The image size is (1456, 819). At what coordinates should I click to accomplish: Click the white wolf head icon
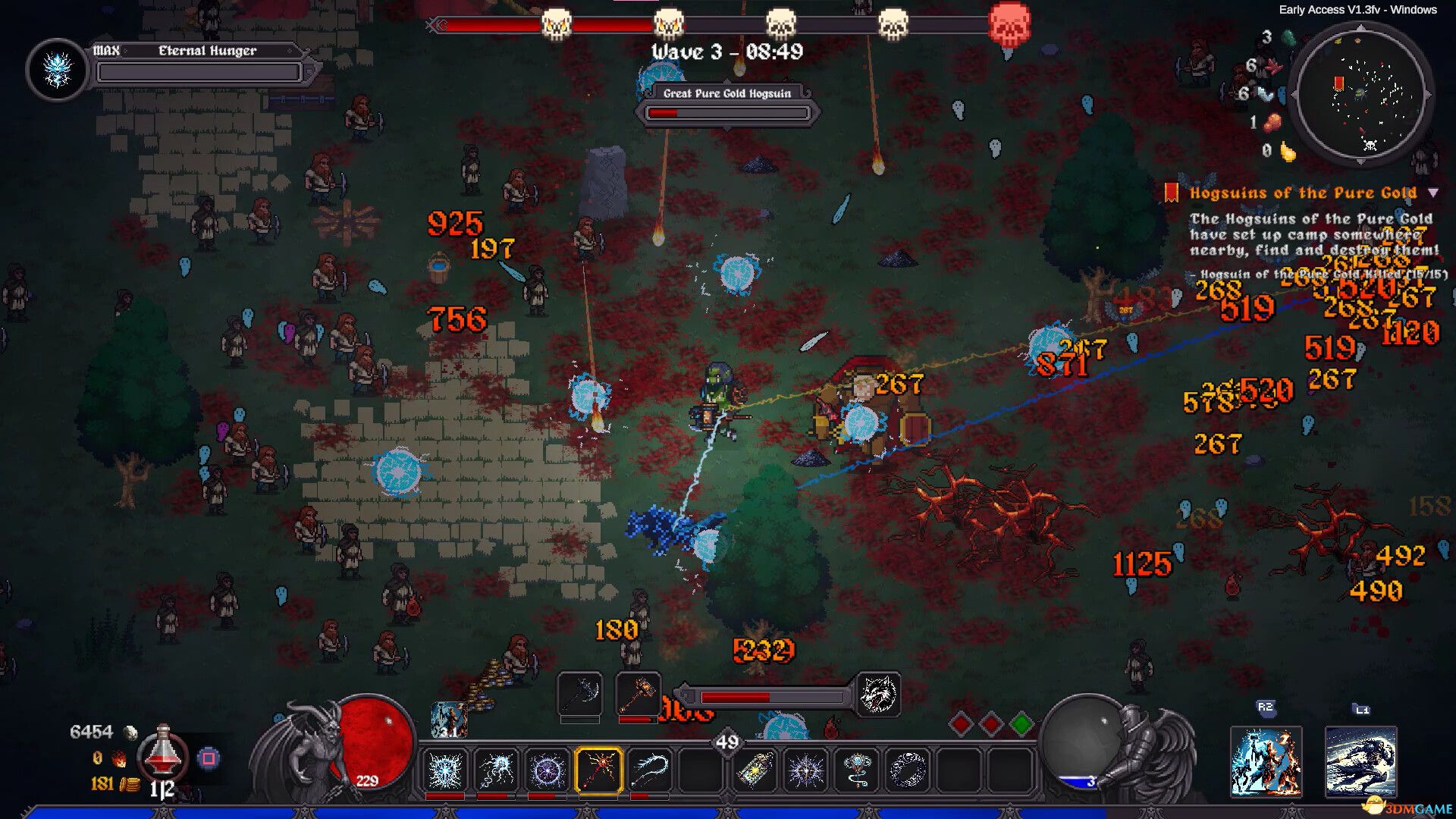[x=879, y=694]
